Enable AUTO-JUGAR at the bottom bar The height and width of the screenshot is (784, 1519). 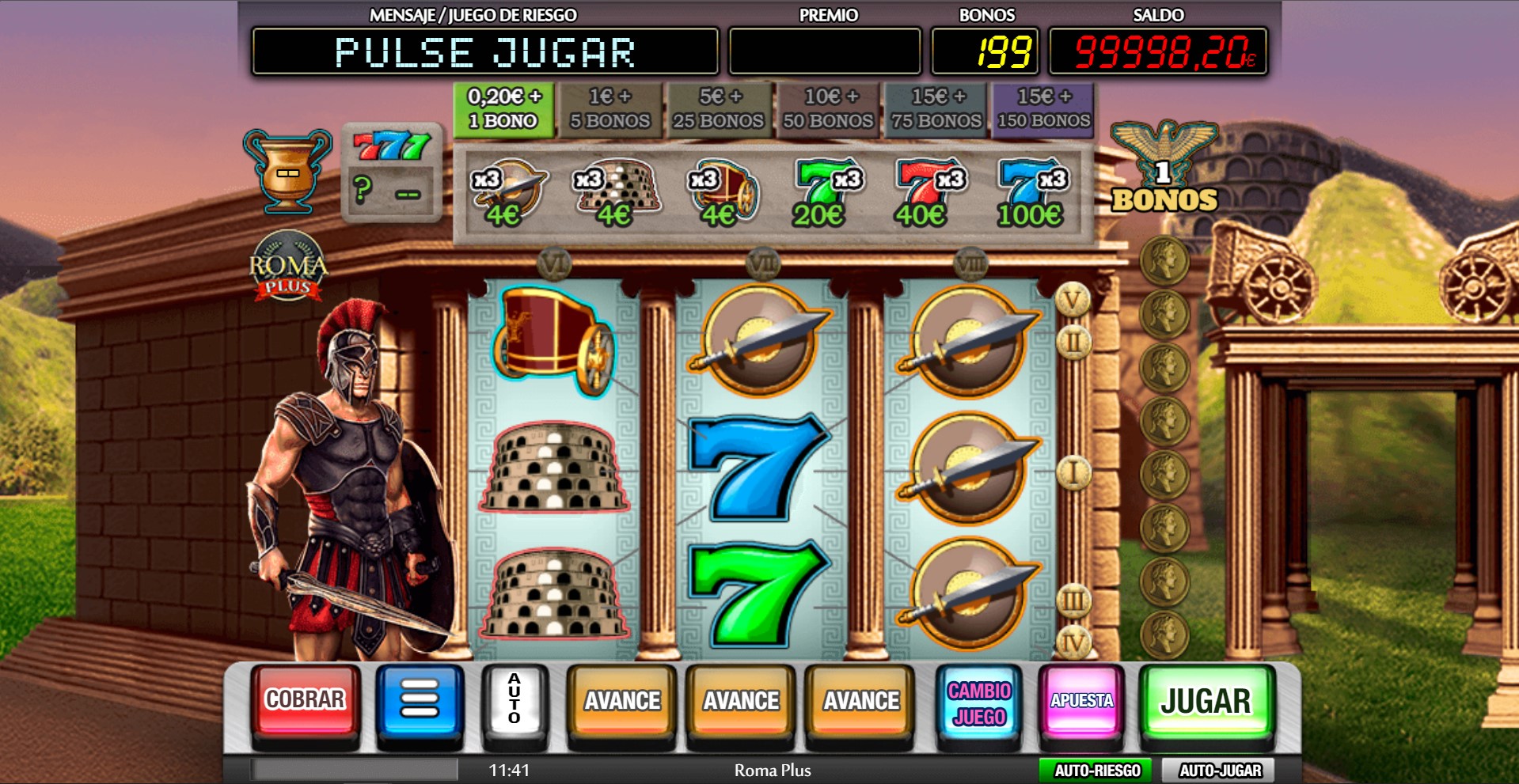tap(1220, 771)
